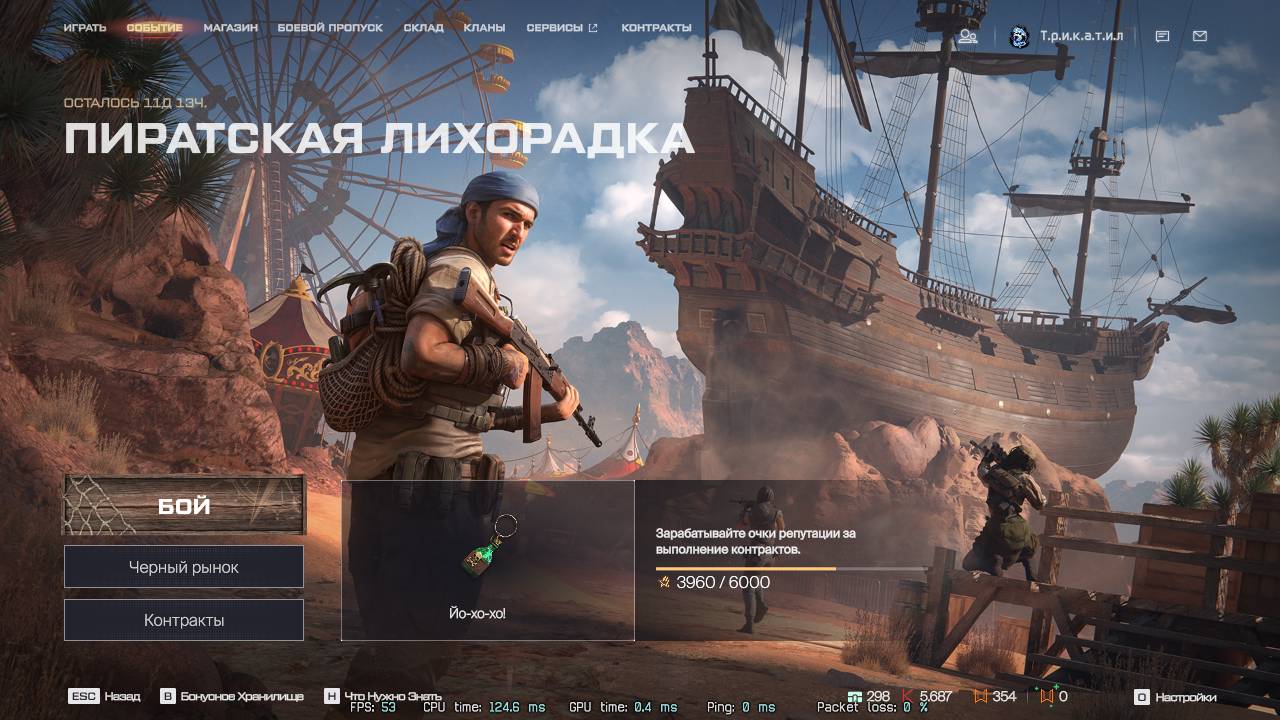Open the mail envelope icon

tap(1199, 36)
